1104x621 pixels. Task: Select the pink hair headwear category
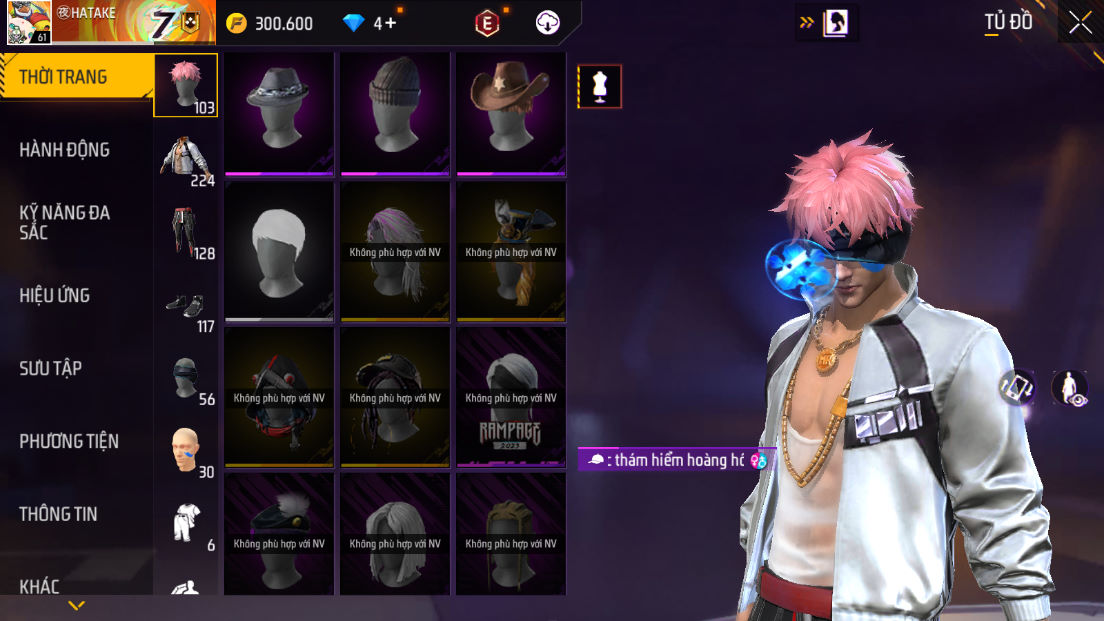(185, 86)
